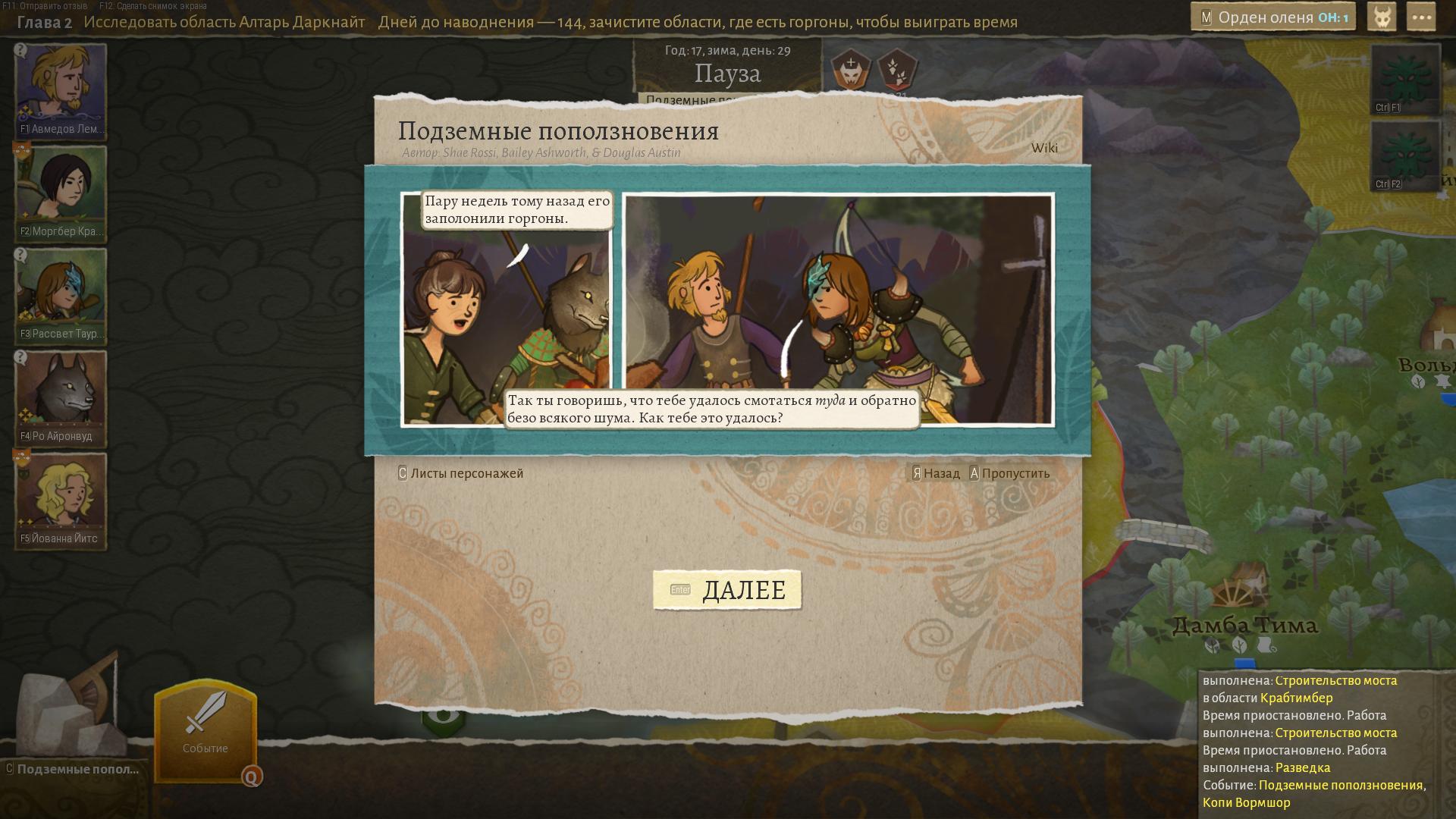Click the wolf head icon near the options
The image size is (1456, 819).
[x=1382, y=17]
